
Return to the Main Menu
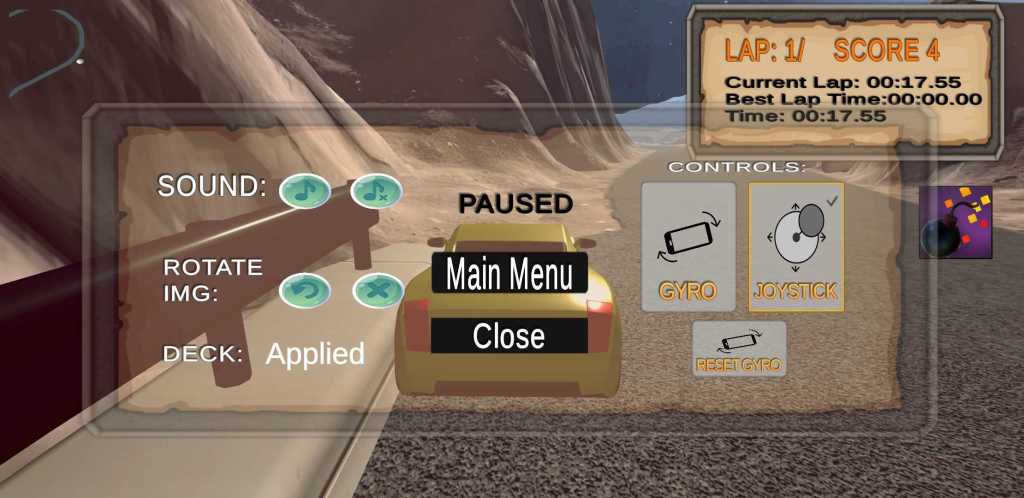coord(509,273)
